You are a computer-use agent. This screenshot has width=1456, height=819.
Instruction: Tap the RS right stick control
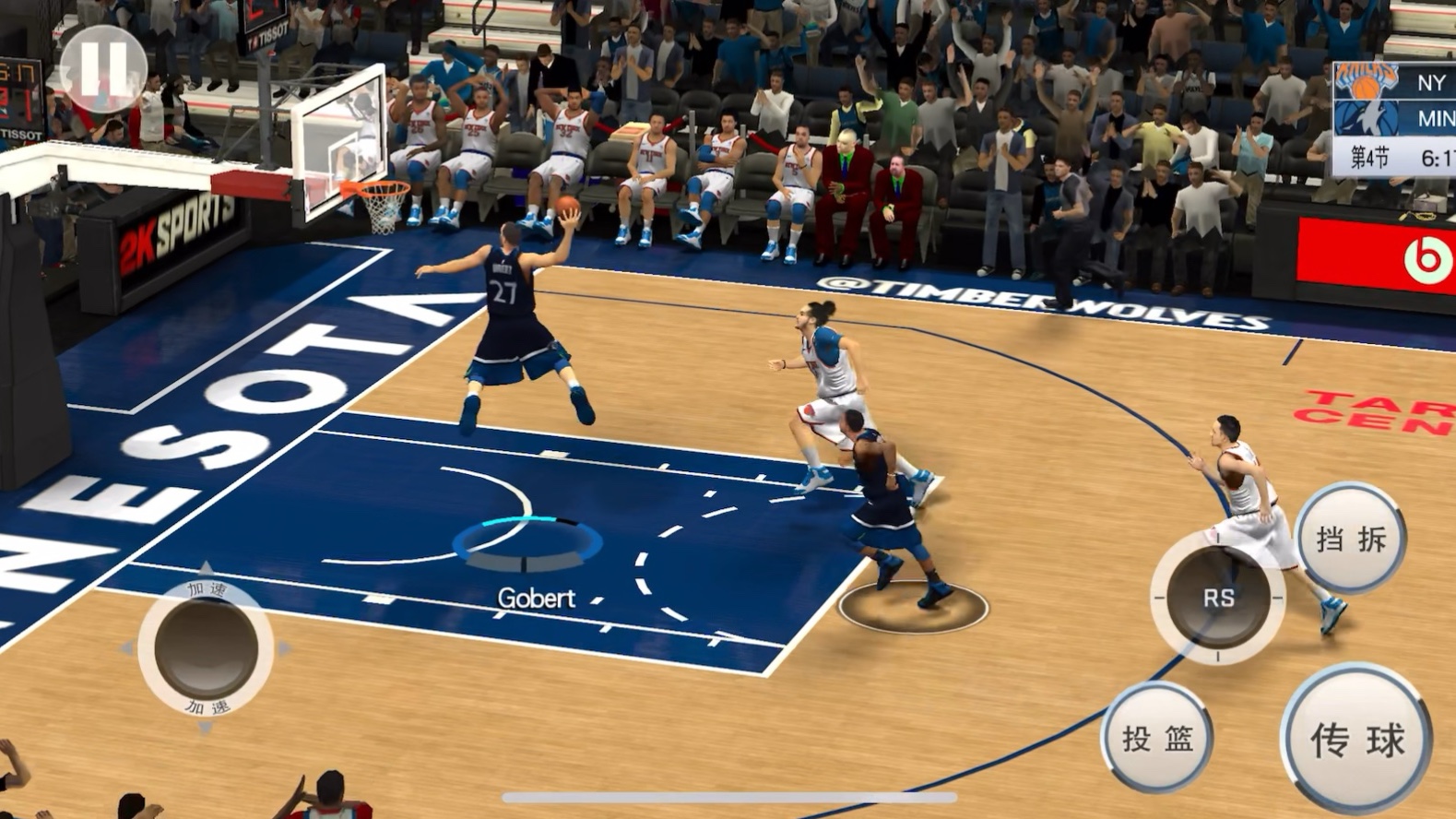click(1217, 598)
